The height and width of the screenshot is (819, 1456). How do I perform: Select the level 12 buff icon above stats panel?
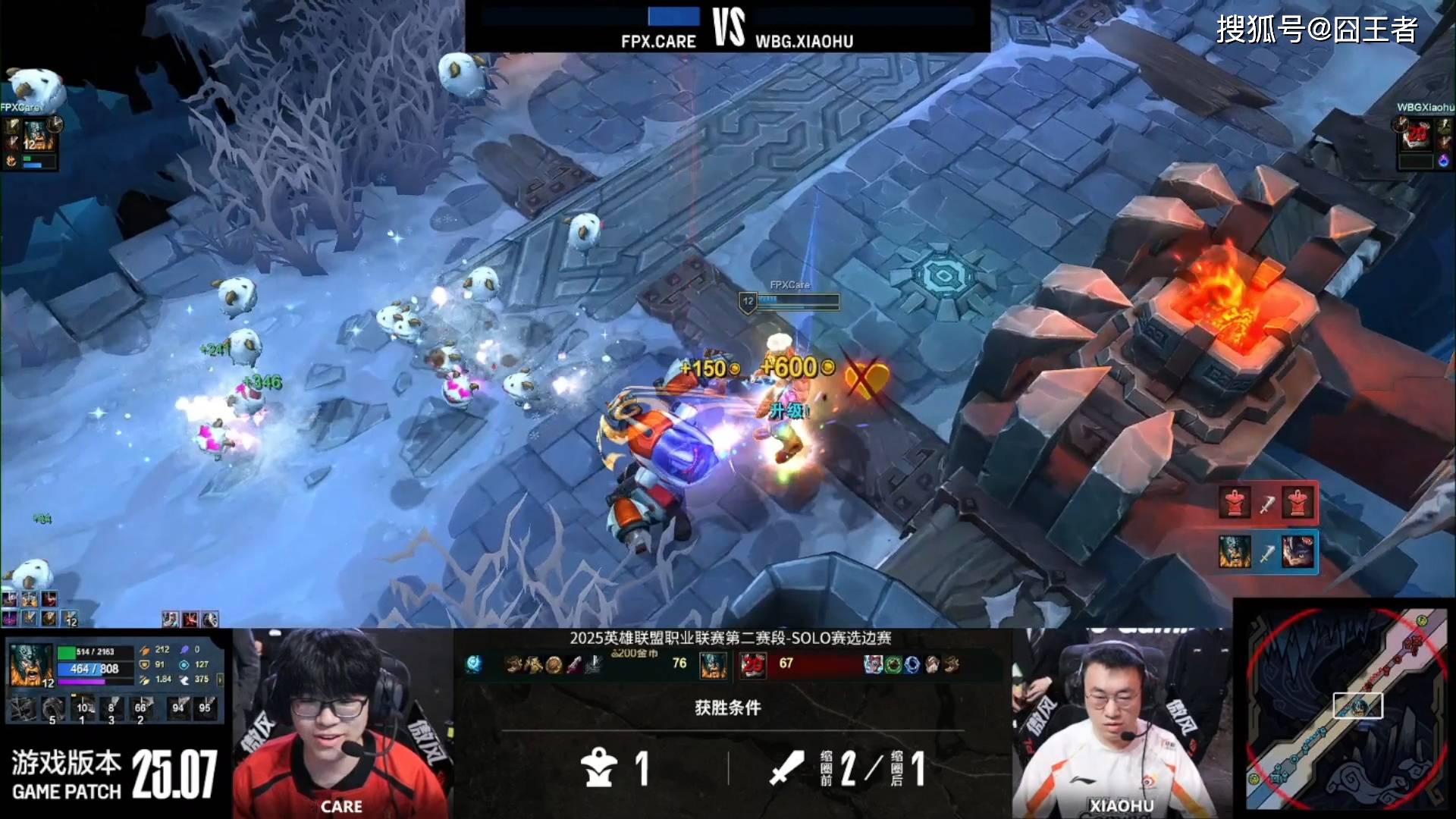[x=70, y=619]
